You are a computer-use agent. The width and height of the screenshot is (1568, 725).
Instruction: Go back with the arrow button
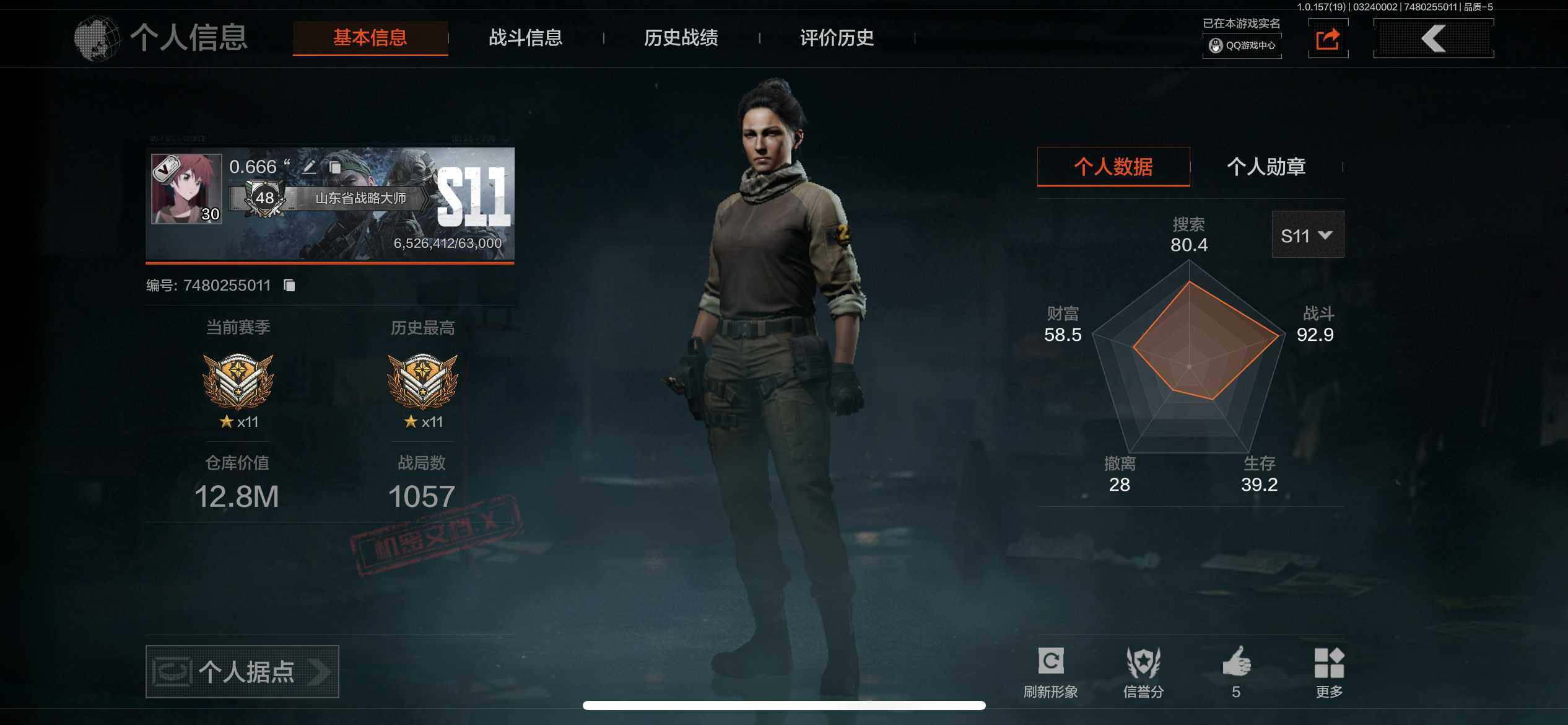tap(1433, 38)
